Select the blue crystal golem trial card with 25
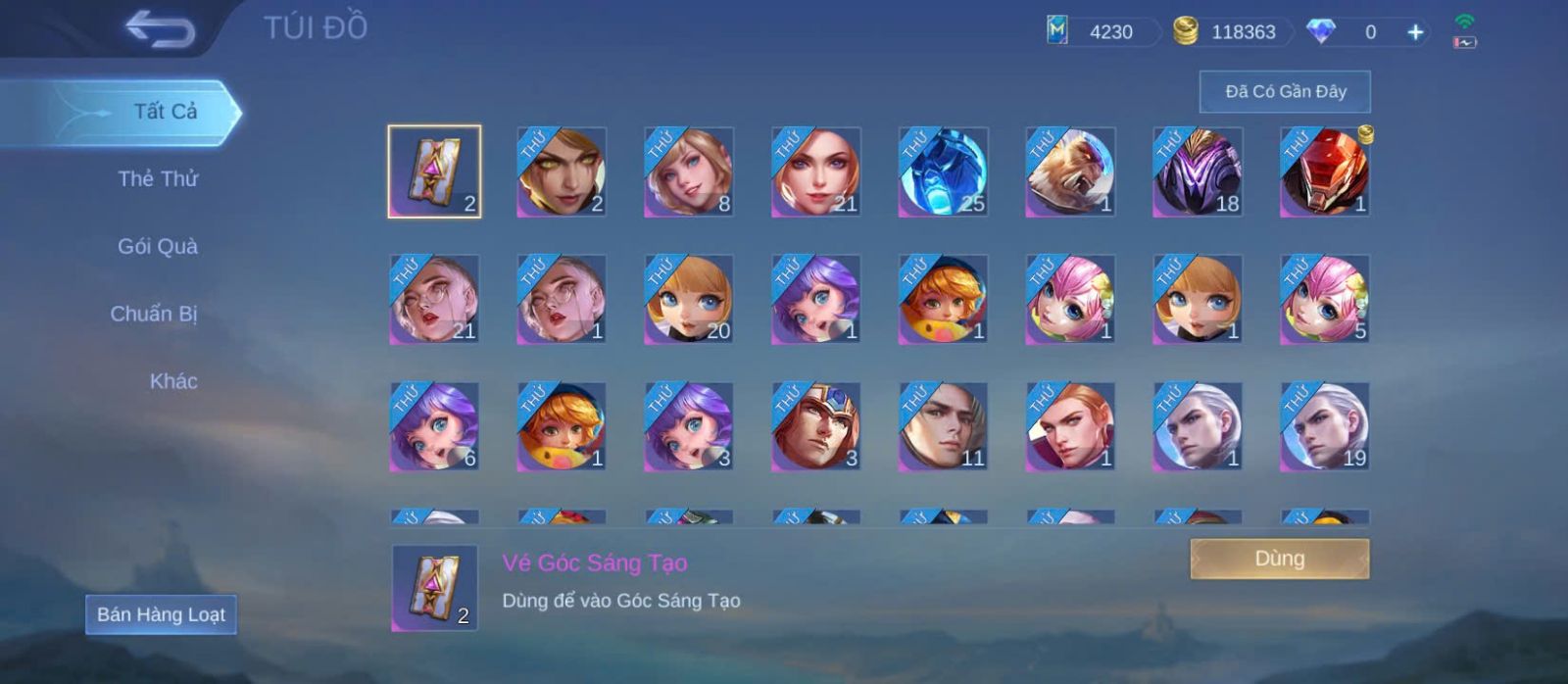Image resolution: width=1568 pixels, height=684 pixels. pos(943,172)
